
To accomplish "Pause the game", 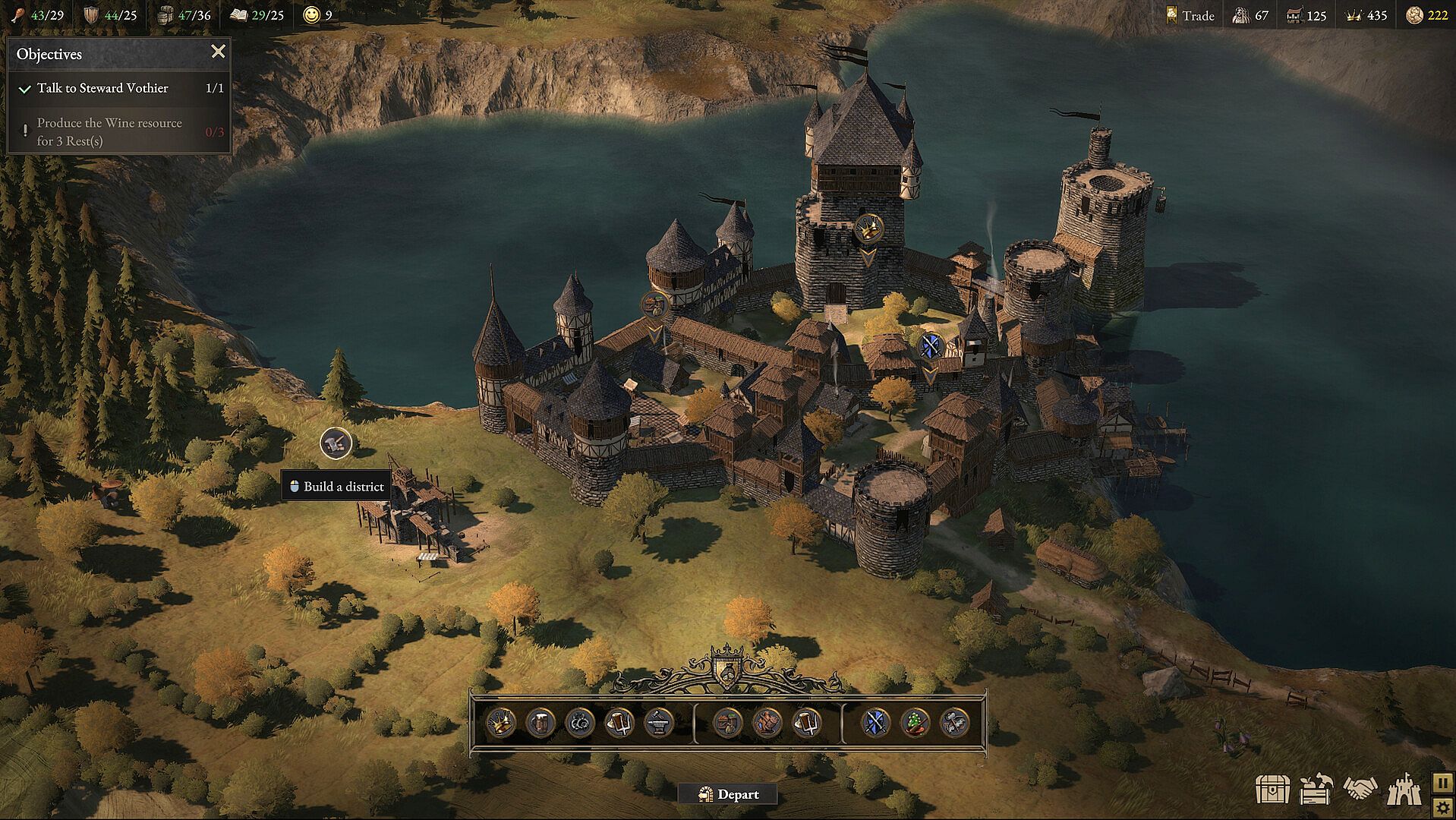I will (1442, 782).
